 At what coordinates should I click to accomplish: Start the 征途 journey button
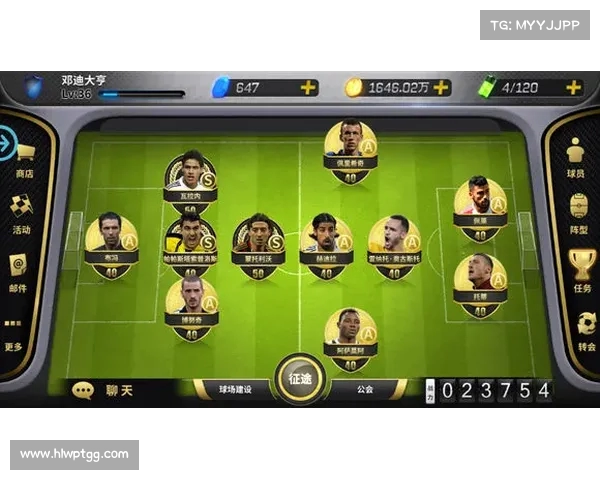[300, 379]
